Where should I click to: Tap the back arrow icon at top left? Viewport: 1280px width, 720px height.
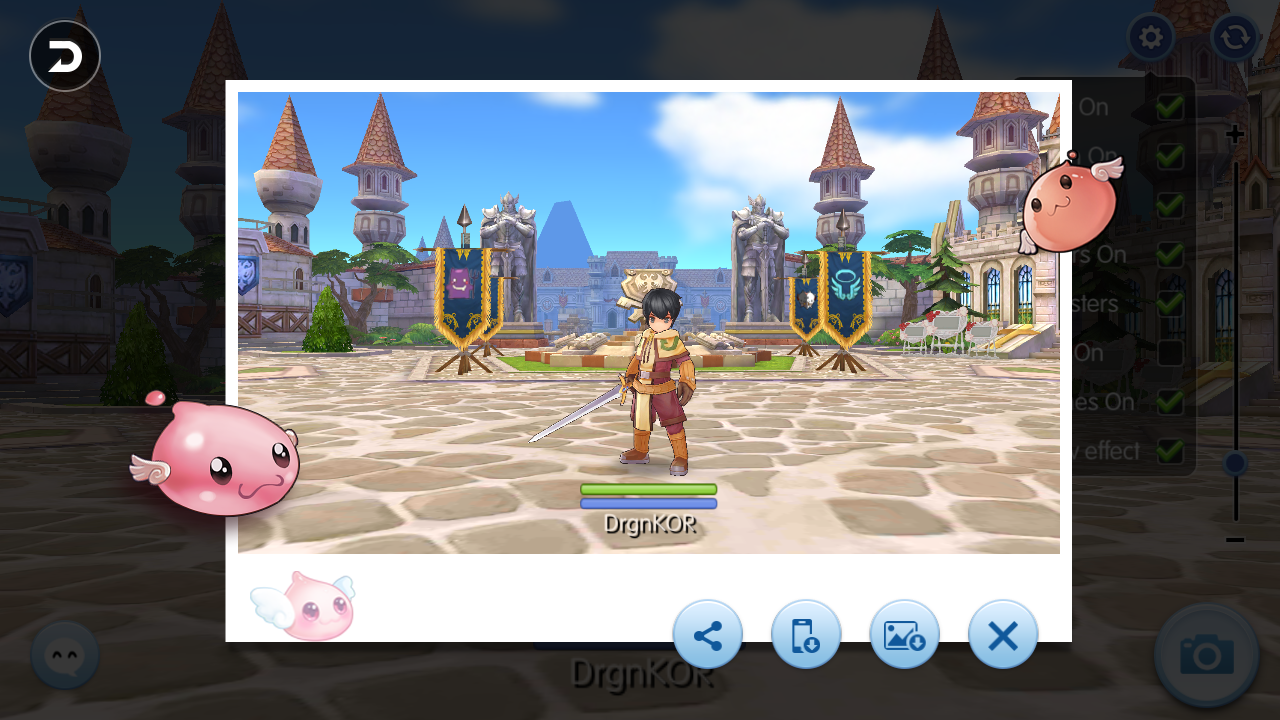[64, 56]
